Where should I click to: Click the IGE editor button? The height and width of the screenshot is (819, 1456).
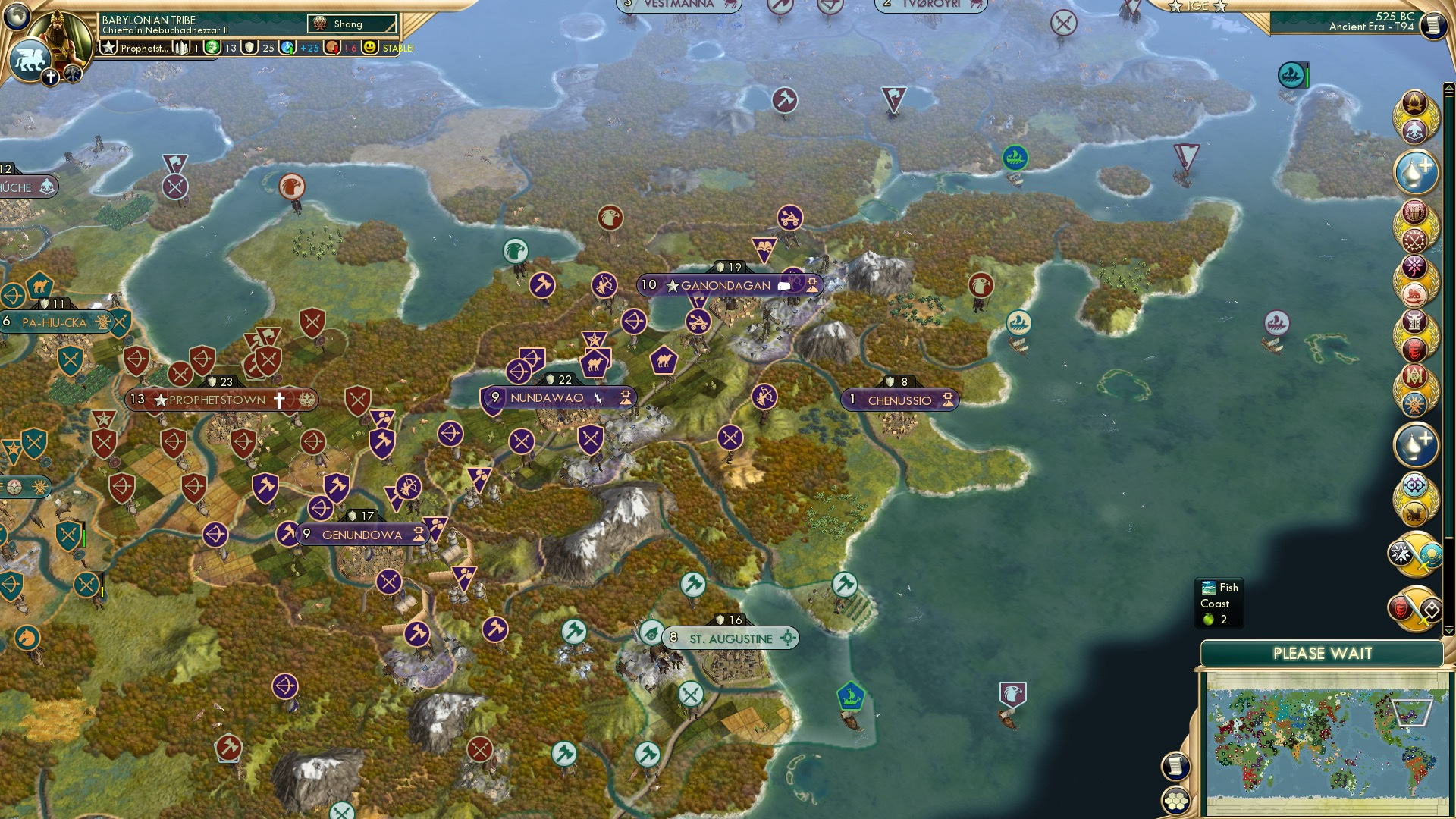[1194, 6]
